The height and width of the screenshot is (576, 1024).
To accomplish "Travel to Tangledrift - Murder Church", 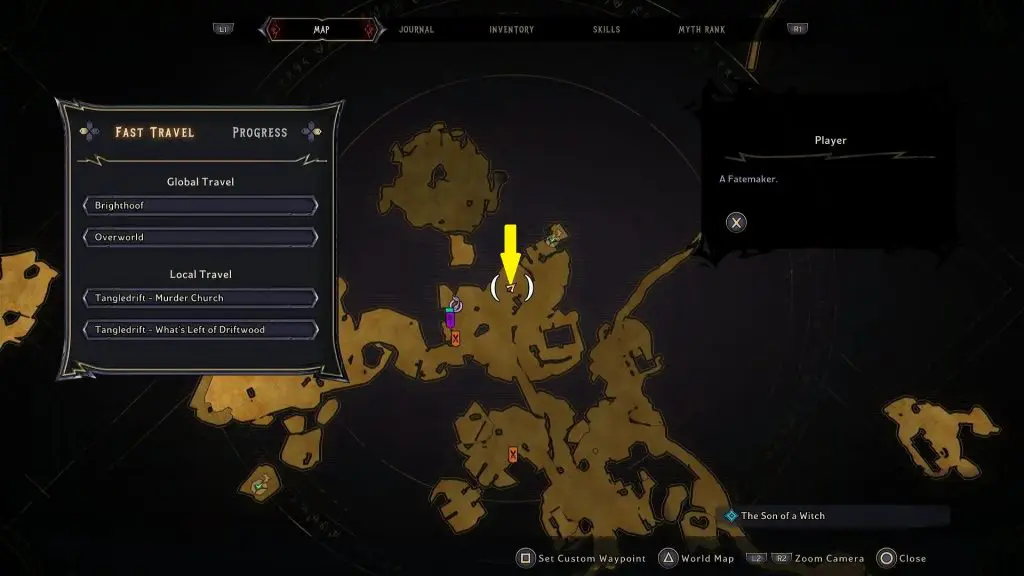I will (x=201, y=298).
